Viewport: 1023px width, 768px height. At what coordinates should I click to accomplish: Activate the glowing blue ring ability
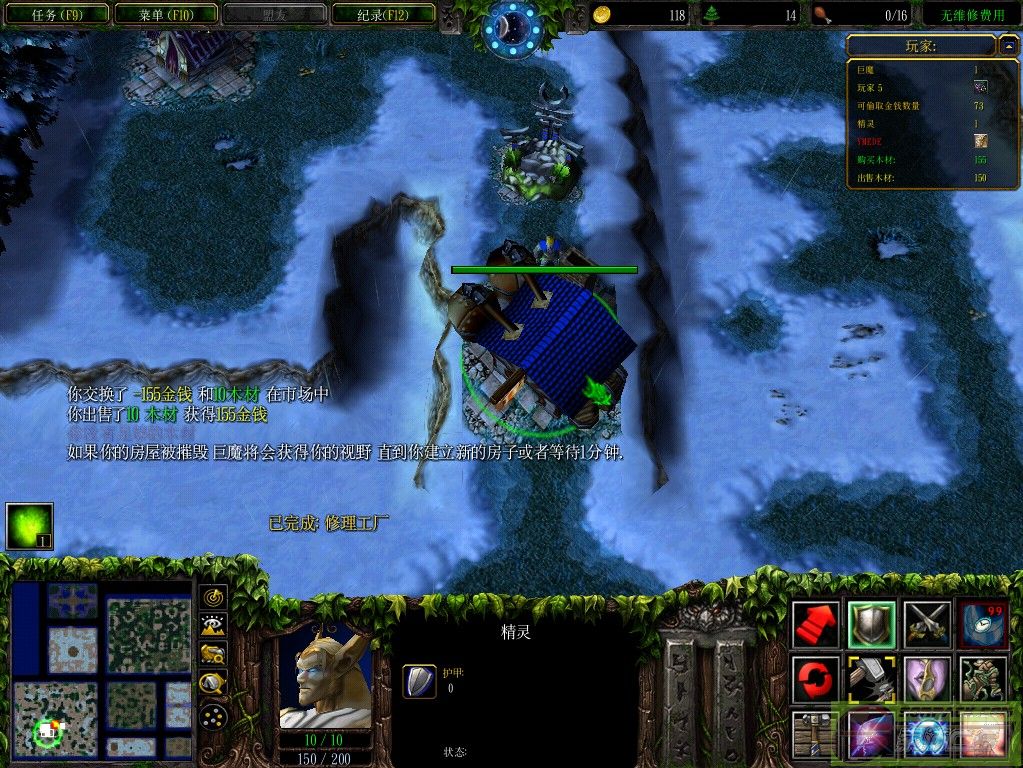pos(925,733)
